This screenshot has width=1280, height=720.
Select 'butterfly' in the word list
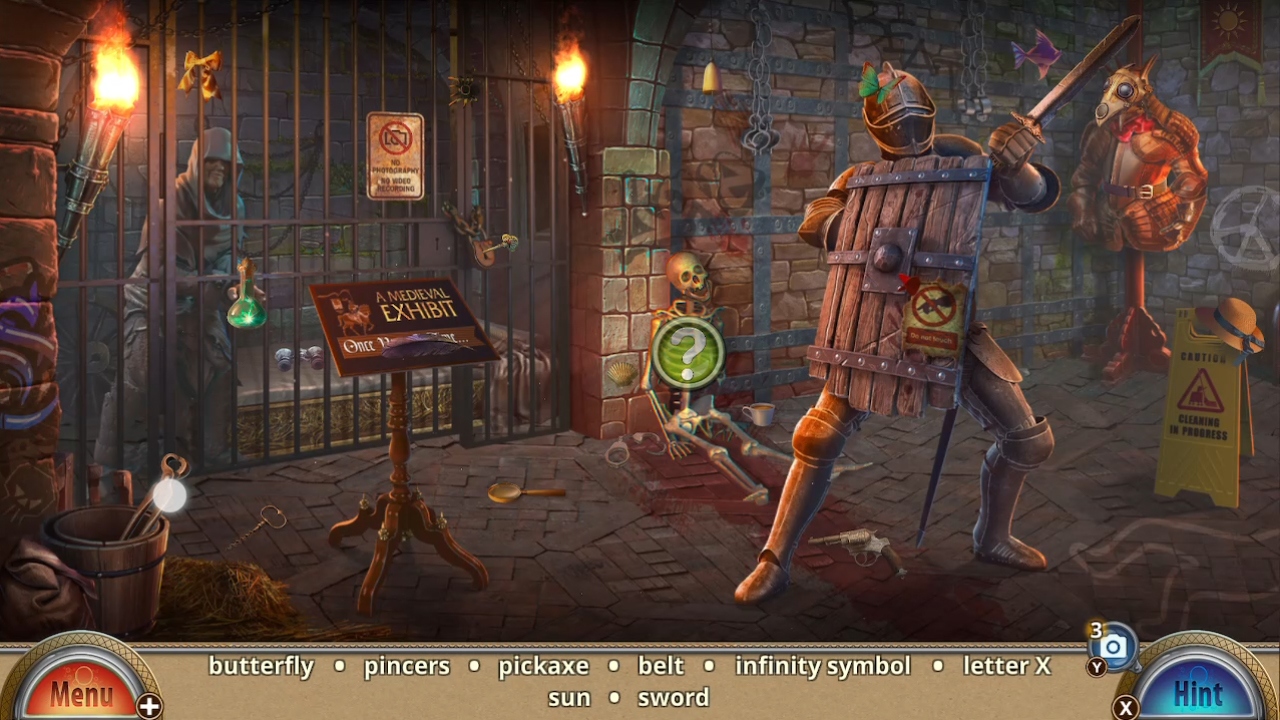262,666
